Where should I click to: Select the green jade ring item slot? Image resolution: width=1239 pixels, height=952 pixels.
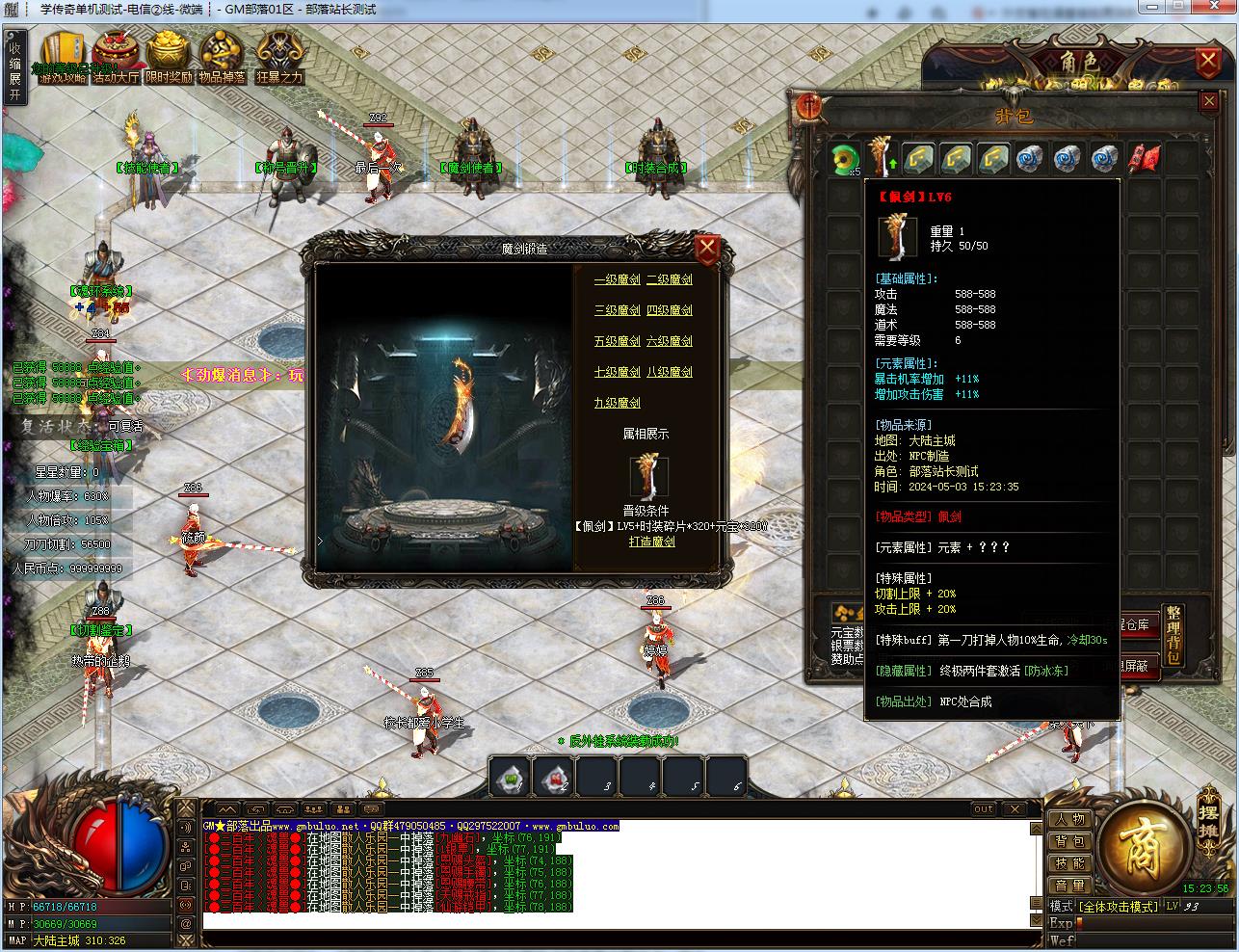point(845,158)
